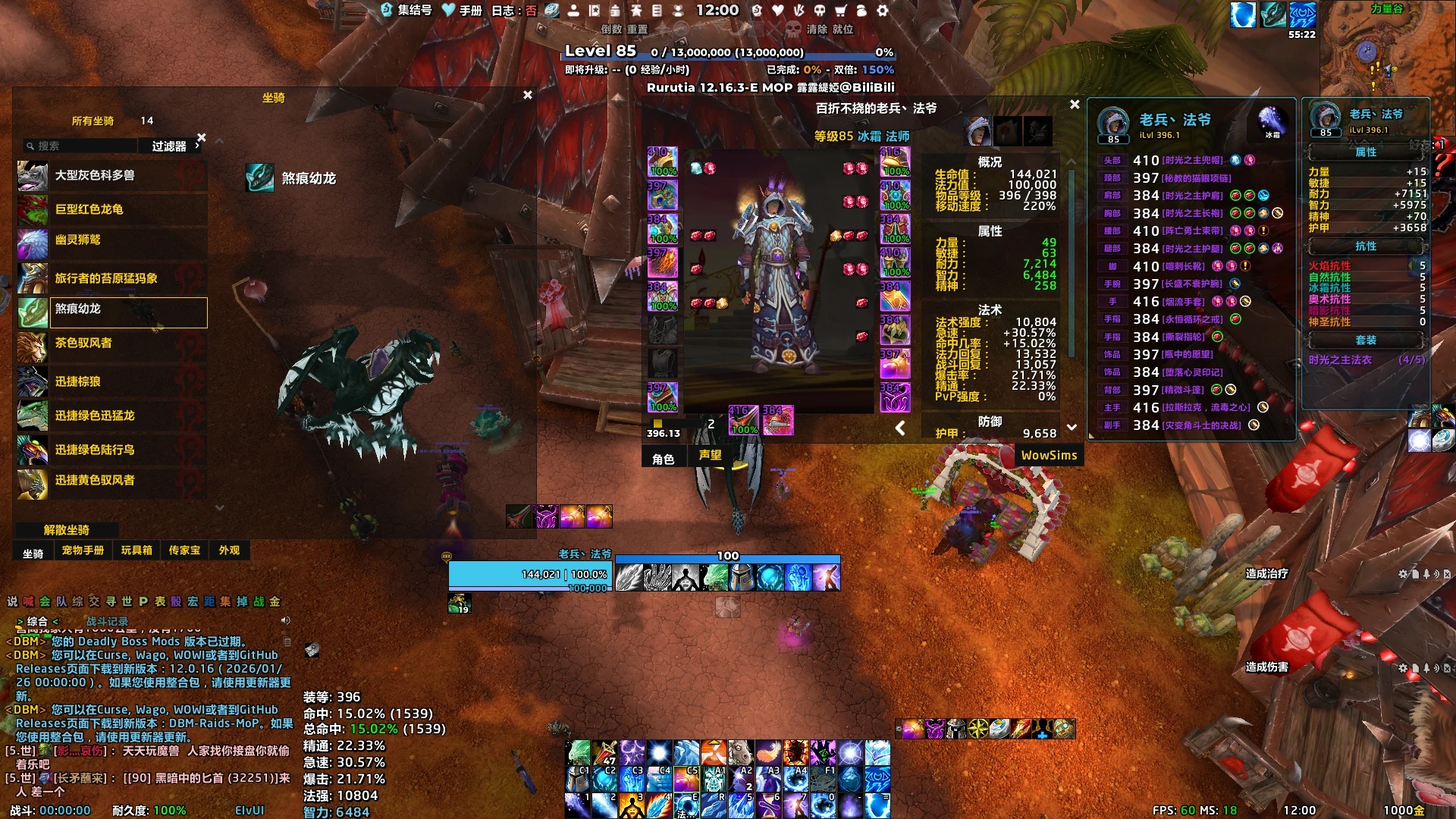
Task: Switch to the 宠物手册 tab
Action: click(x=83, y=551)
